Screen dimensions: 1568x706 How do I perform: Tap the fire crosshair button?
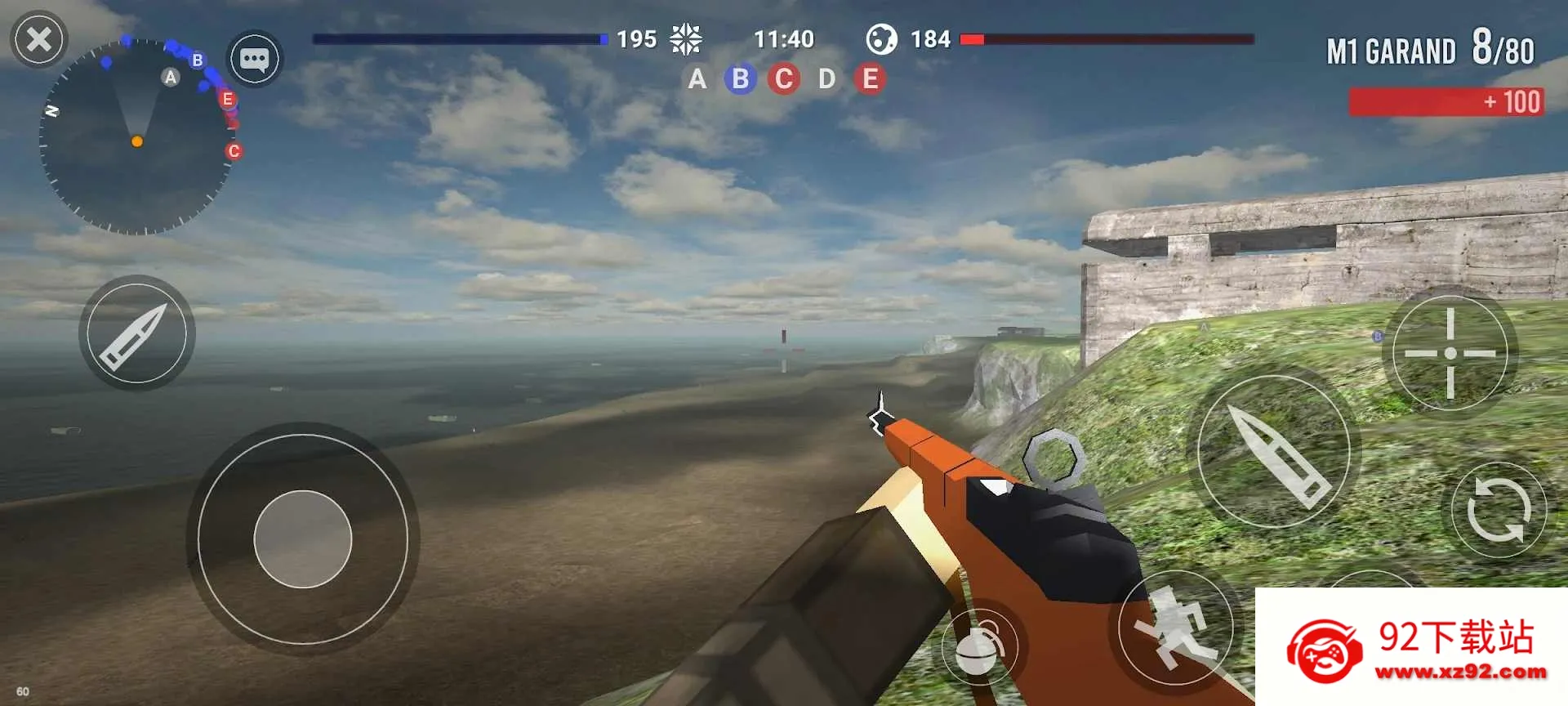point(1452,353)
